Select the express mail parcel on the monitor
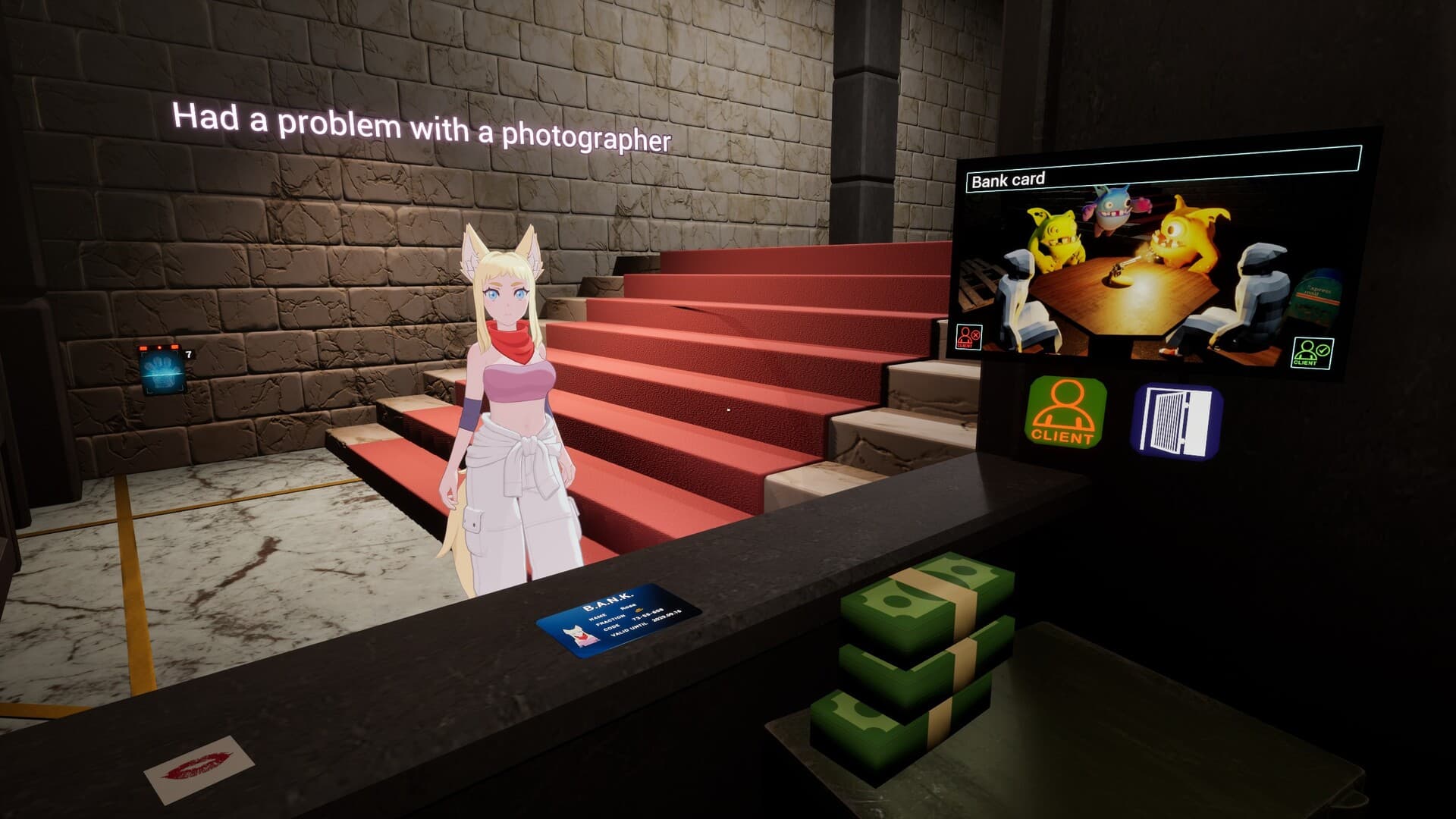 1318,292
